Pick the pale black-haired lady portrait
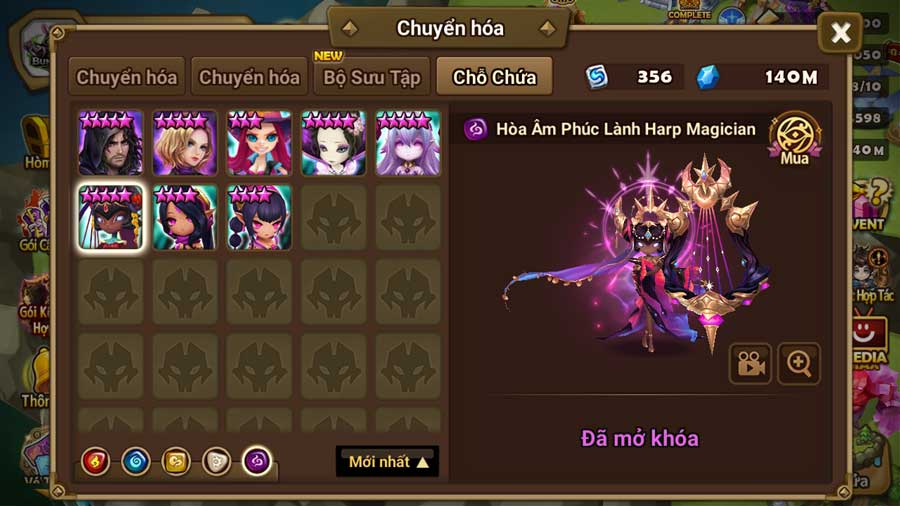 coord(333,144)
